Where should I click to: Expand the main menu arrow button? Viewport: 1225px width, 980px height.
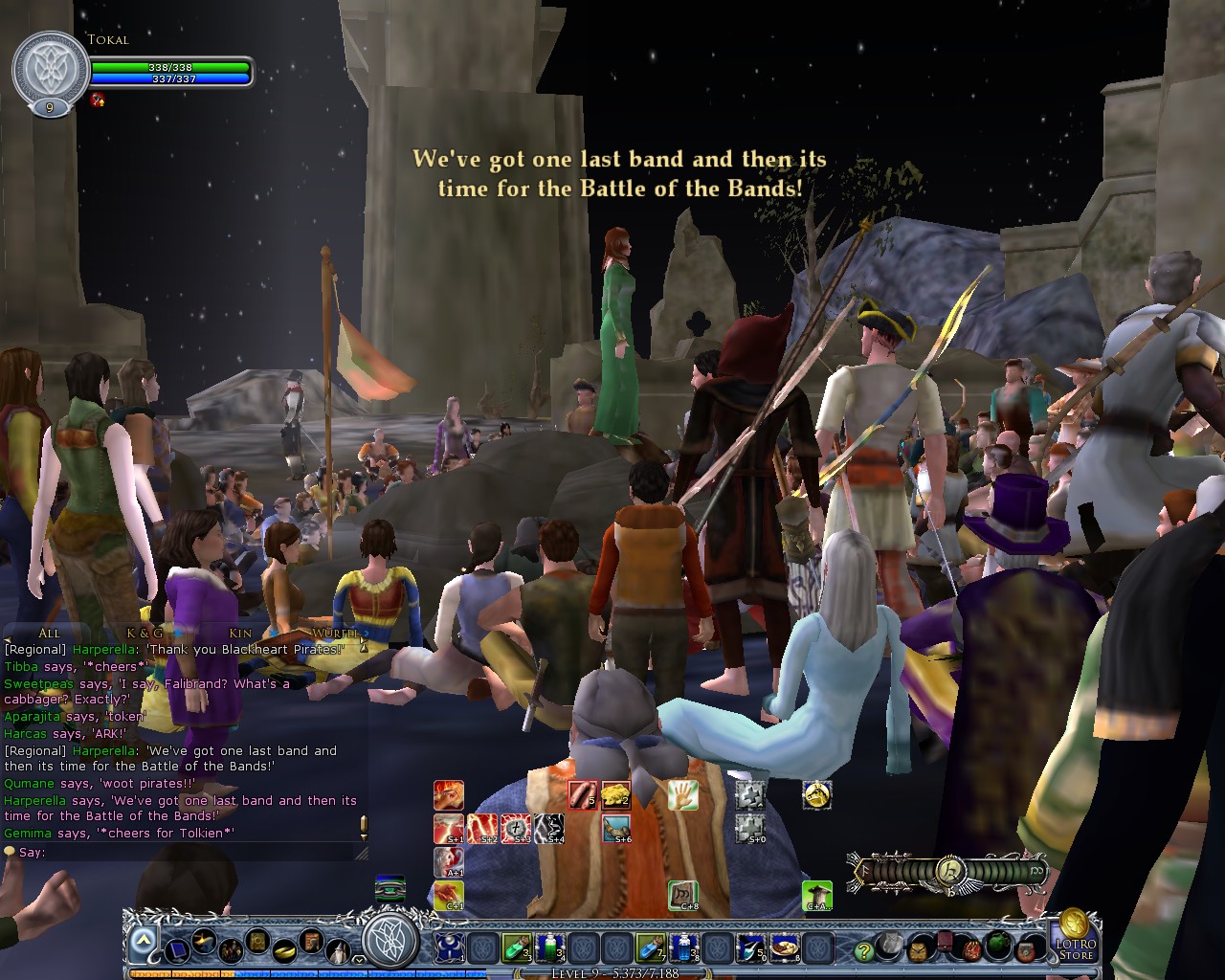tap(144, 941)
